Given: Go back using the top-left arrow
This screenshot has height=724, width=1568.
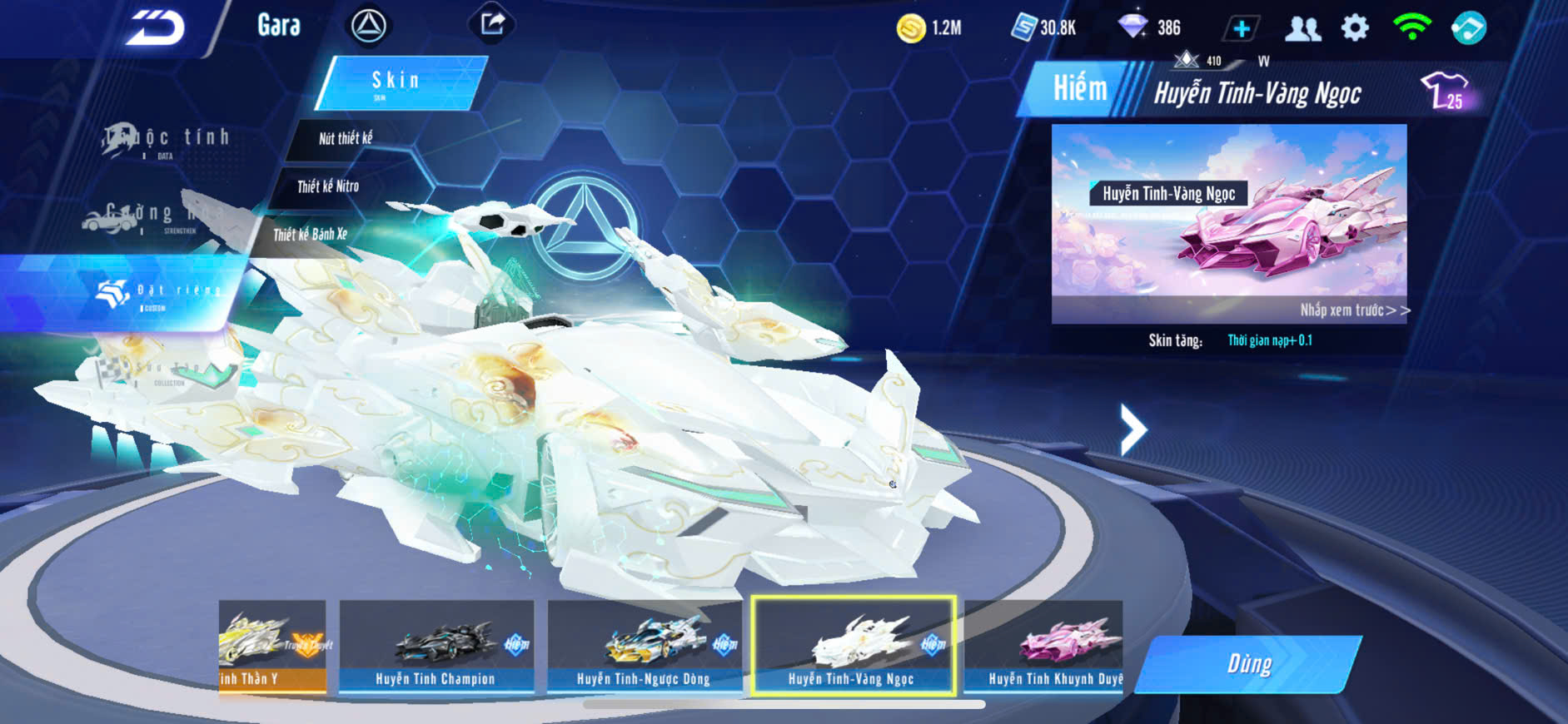Looking at the screenshot, I should point(155,27).
